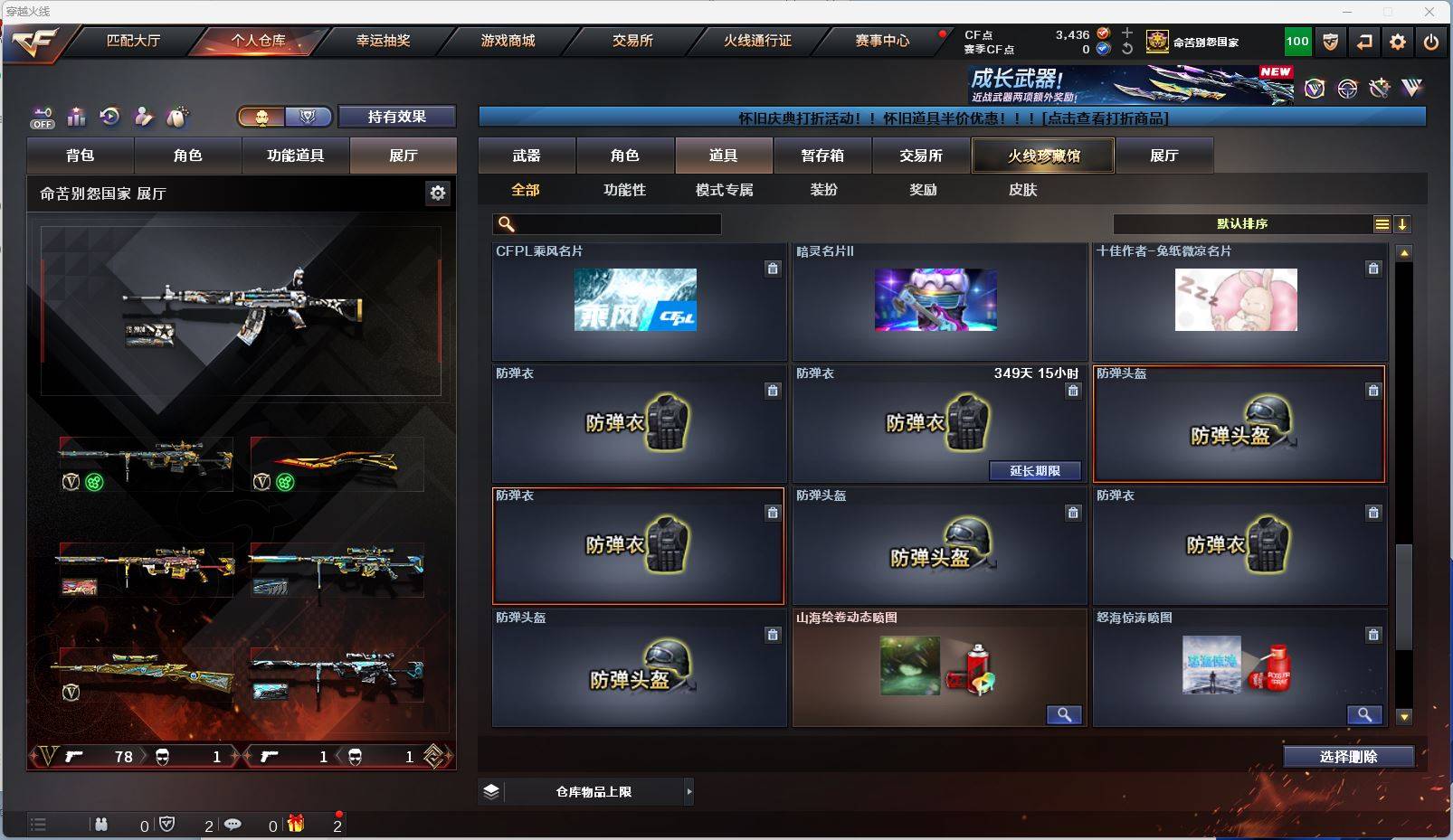1453x840 pixels.
Task: Filter items by 功能性 category
Action: 624,190
